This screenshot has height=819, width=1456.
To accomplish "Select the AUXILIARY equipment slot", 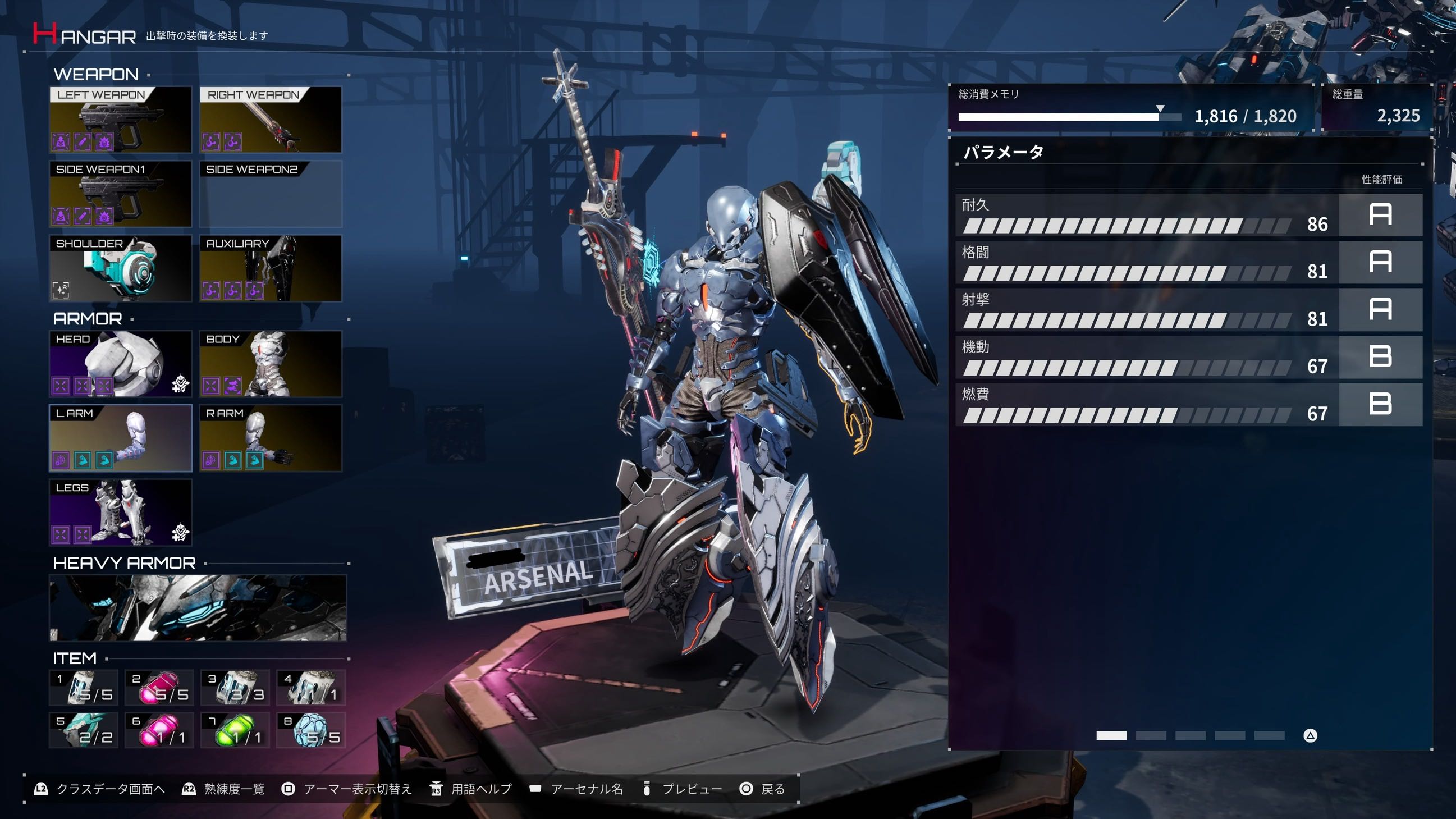I will click(271, 268).
